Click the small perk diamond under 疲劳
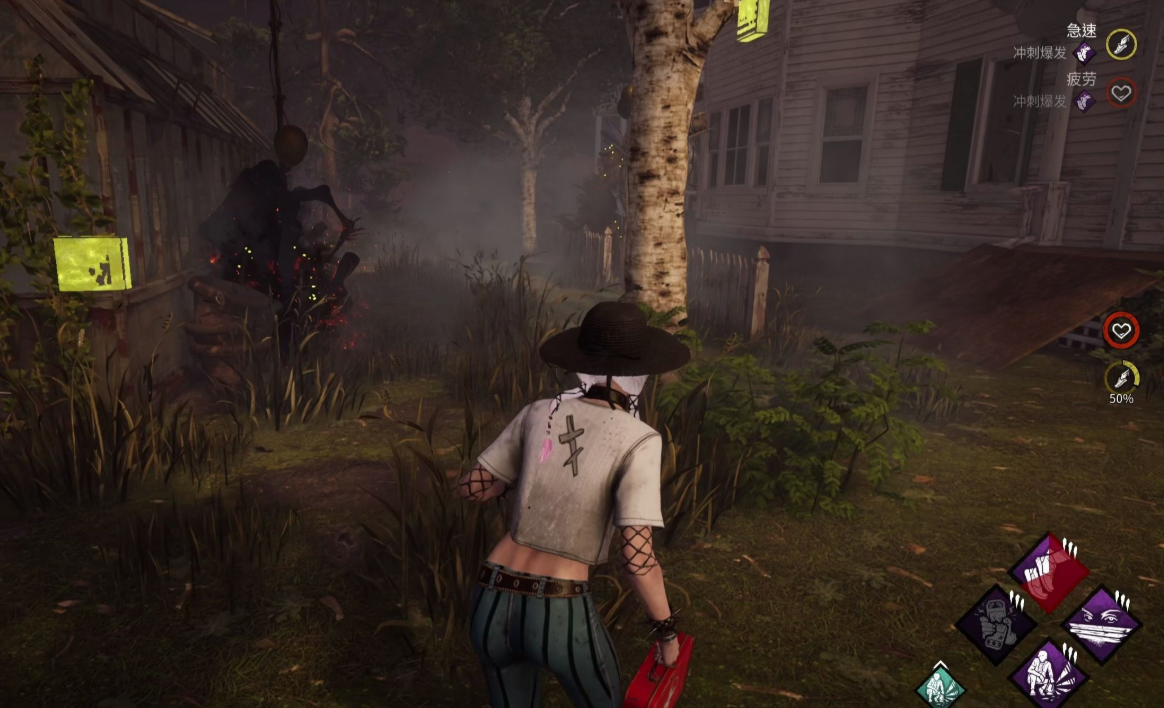This screenshot has height=708, width=1164. [1084, 101]
